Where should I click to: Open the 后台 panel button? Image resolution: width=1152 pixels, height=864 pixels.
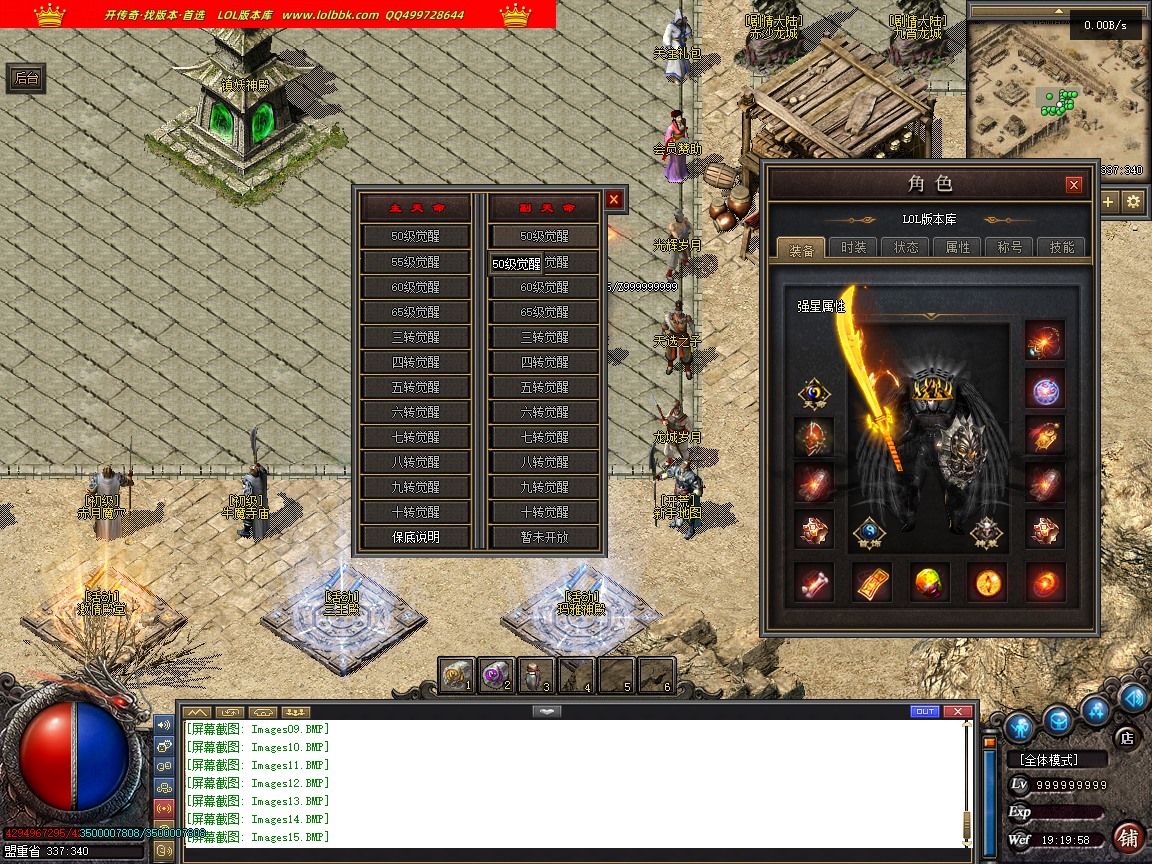pos(27,79)
